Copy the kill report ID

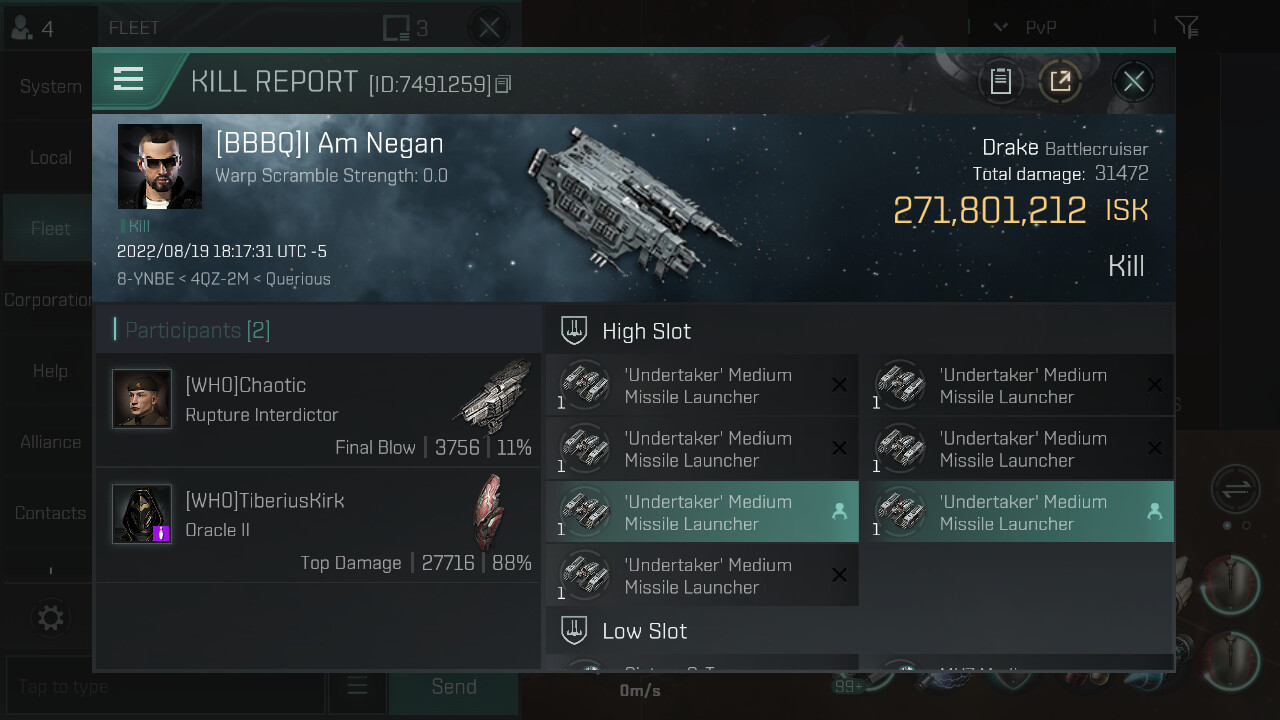pyautogui.click(x=503, y=85)
